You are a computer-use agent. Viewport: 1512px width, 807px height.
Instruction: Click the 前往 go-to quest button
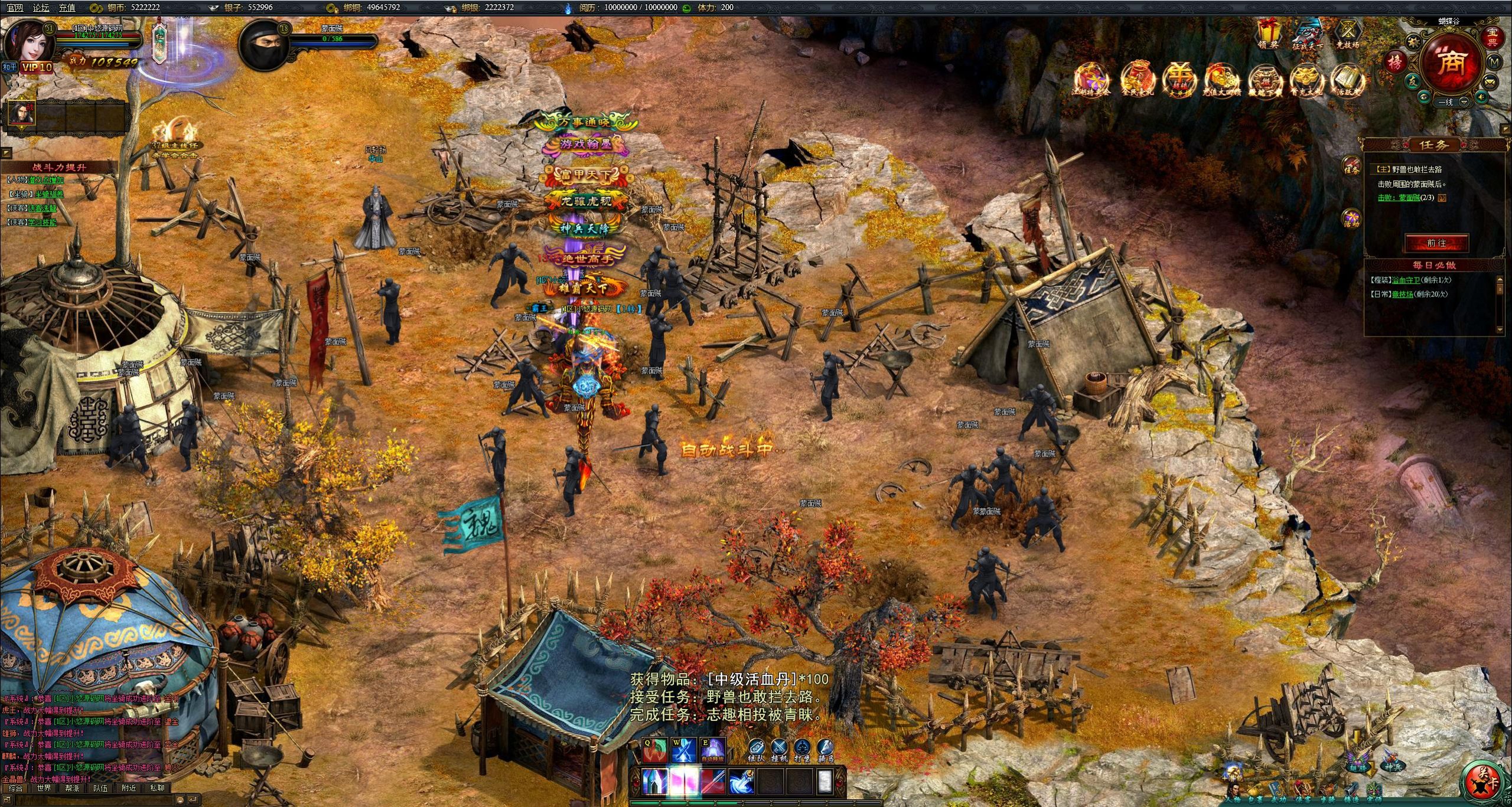click(1436, 243)
